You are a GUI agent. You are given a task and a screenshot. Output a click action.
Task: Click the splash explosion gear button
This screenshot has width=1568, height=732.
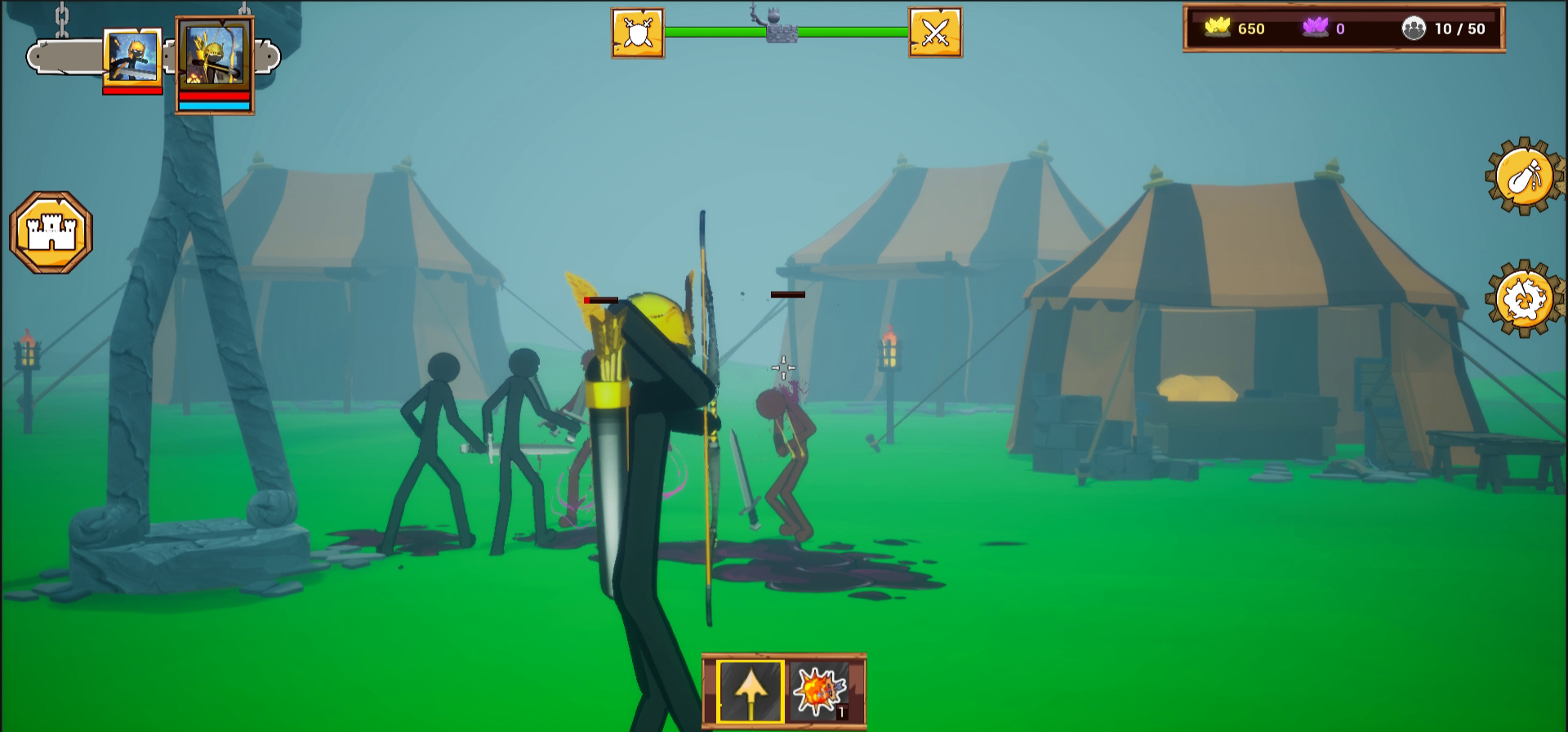[x=1524, y=298]
